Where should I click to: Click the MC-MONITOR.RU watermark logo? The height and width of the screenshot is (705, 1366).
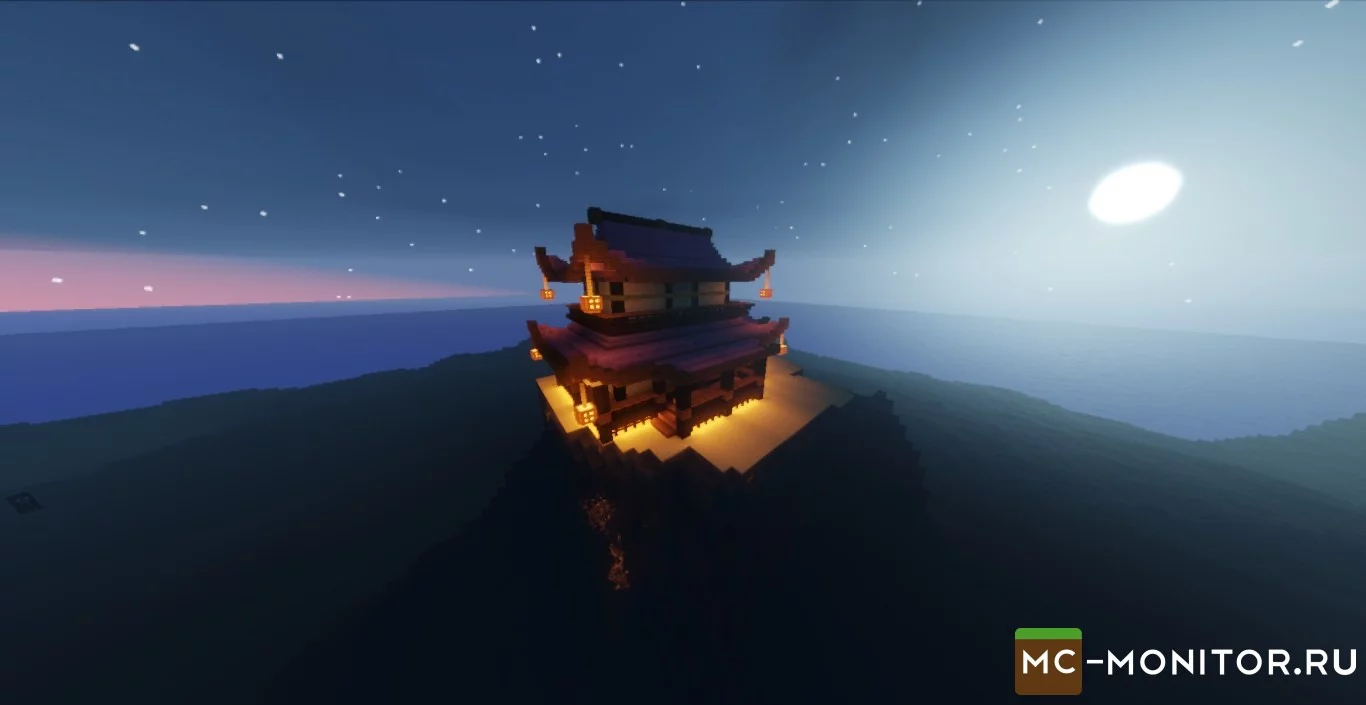point(1185,661)
